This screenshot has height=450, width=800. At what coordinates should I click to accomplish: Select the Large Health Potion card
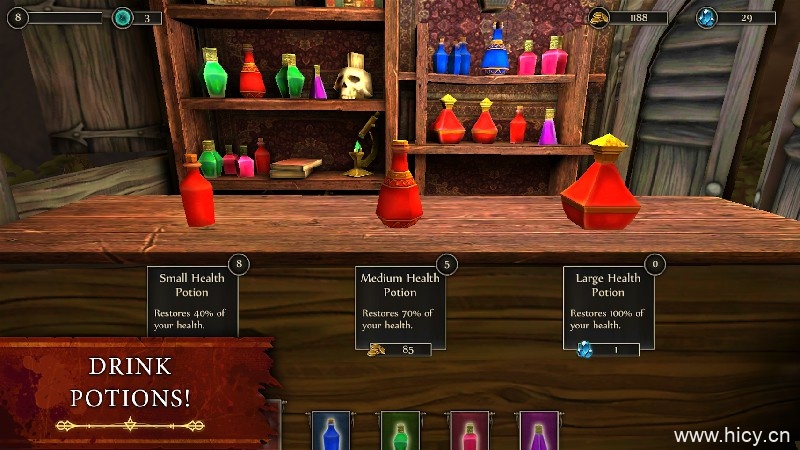click(x=608, y=300)
